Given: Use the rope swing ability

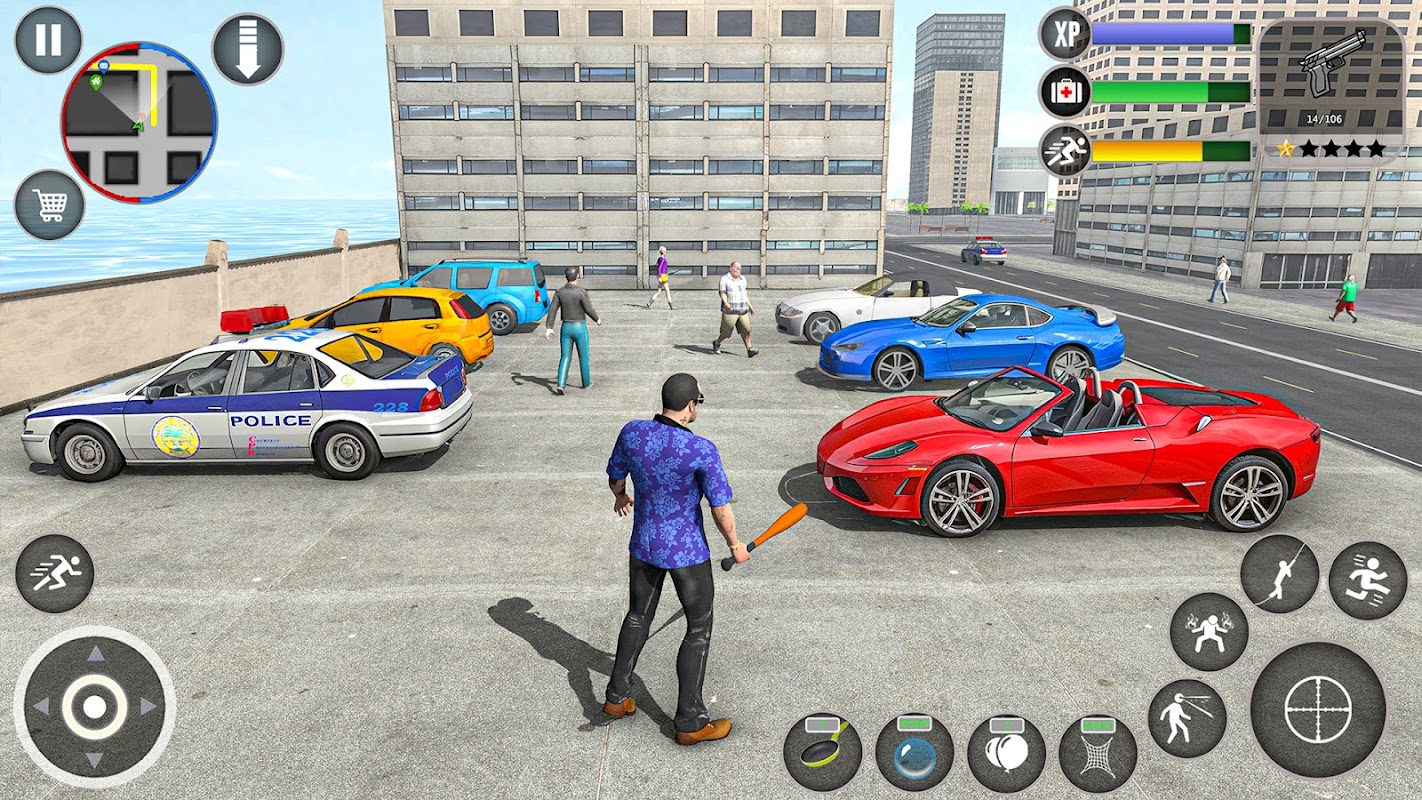Looking at the screenshot, I should (x=1279, y=573).
